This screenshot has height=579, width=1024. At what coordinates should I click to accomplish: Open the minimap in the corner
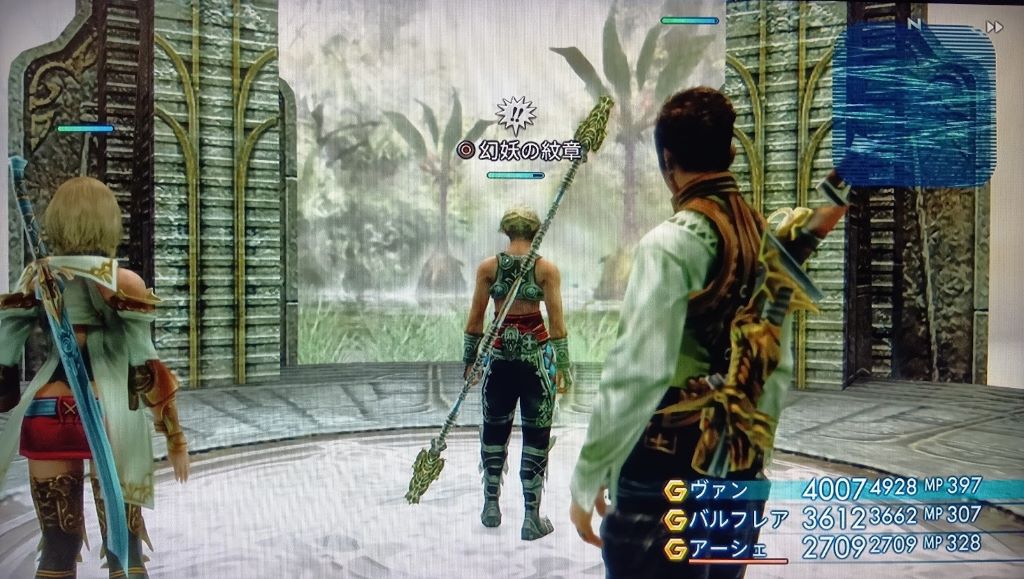pyautogui.click(x=912, y=105)
